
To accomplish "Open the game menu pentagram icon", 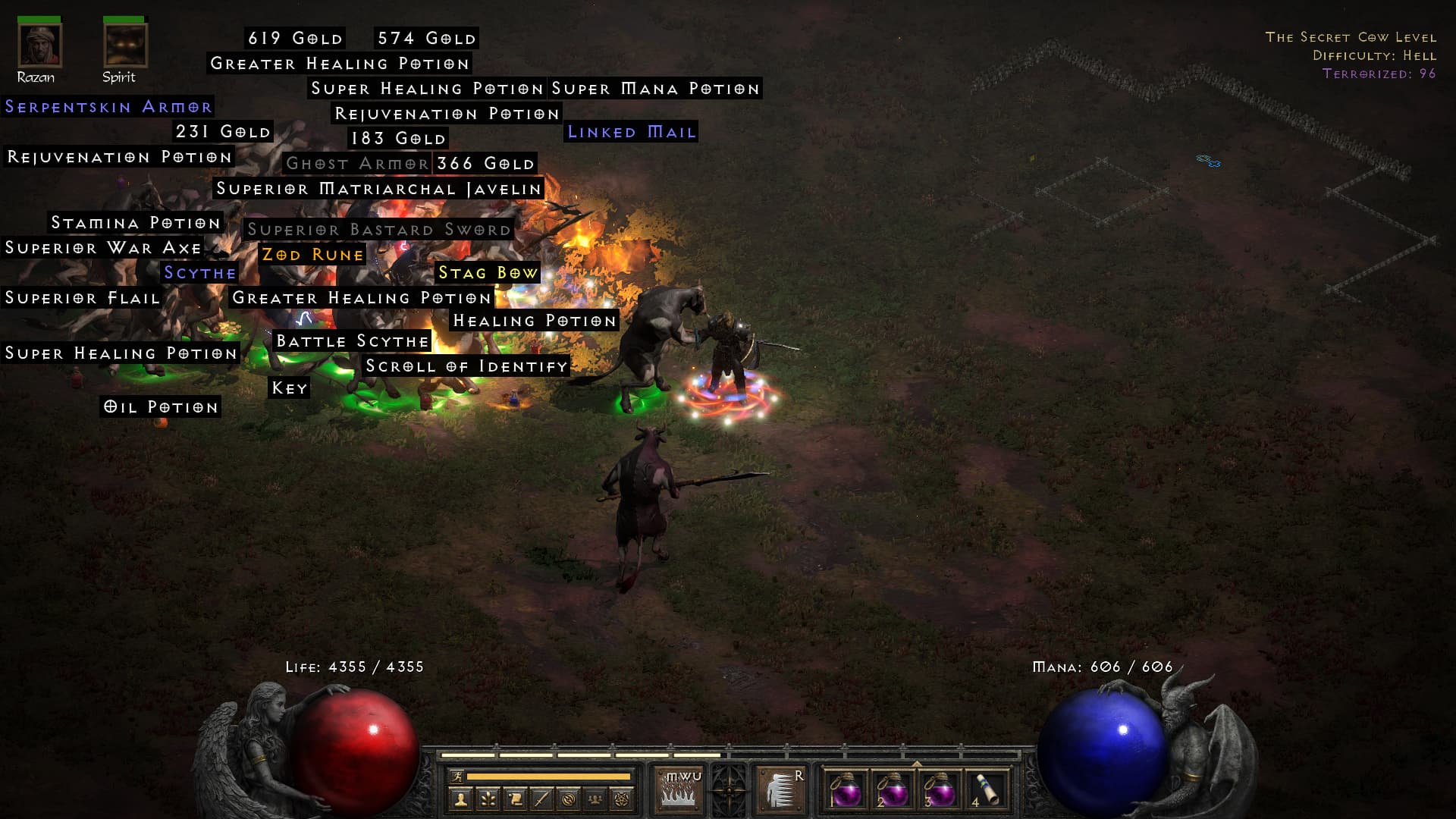I will (622, 799).
